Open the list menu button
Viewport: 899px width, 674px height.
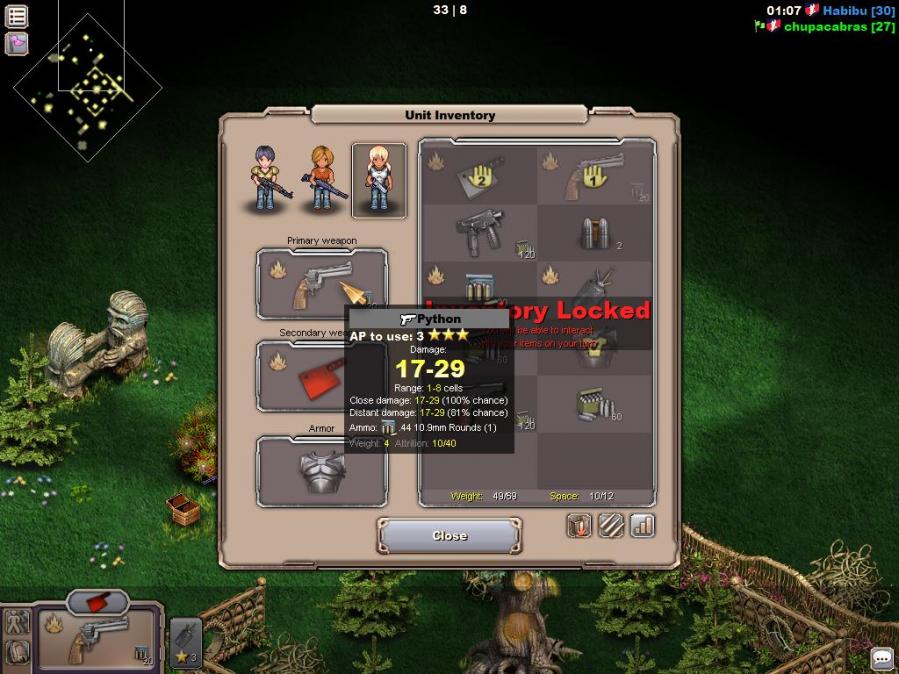(17, 16)
